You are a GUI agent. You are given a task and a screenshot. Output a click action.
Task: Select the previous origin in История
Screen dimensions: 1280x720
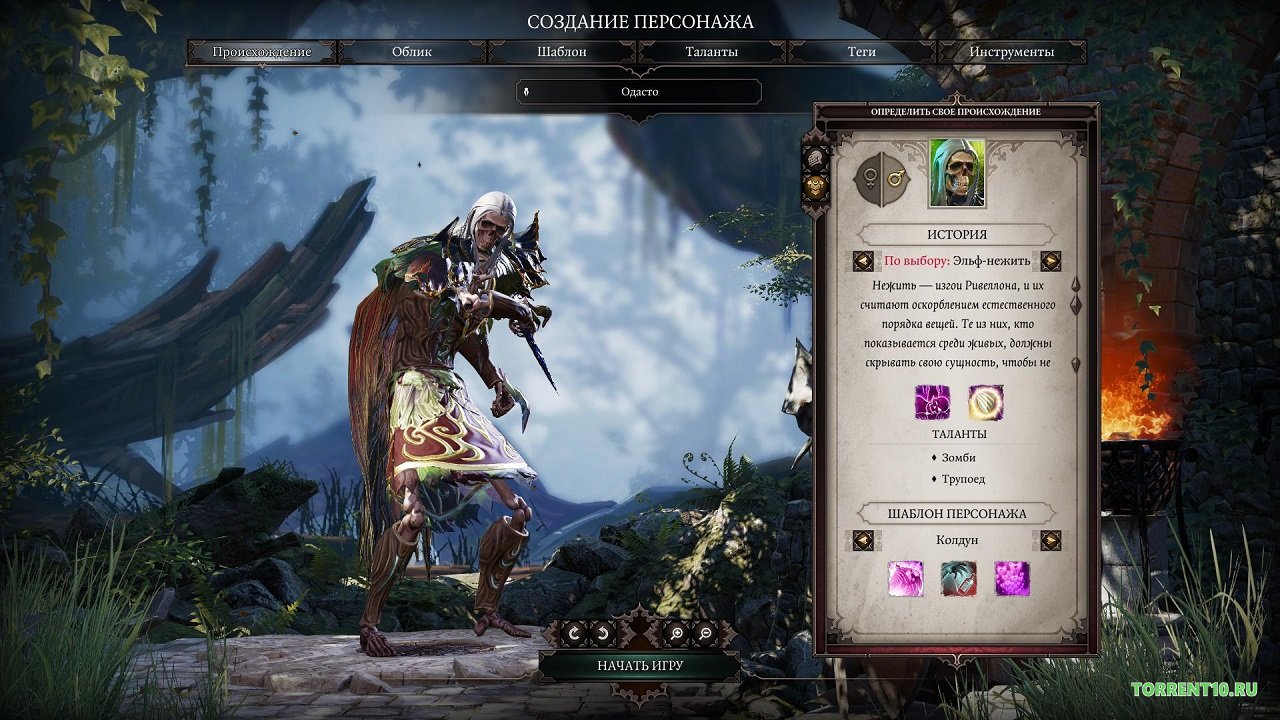click(x=863, y=261)
